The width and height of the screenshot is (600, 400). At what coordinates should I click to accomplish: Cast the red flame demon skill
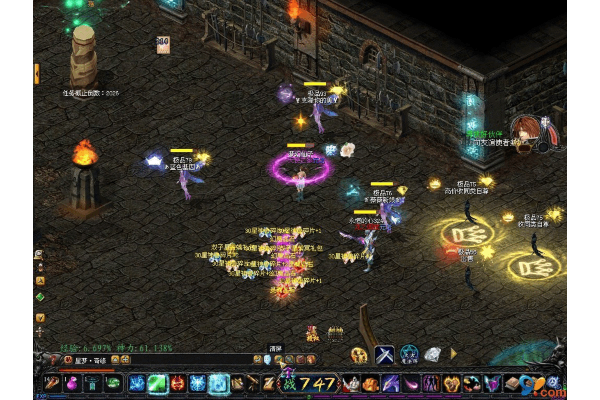coord(176,383)
